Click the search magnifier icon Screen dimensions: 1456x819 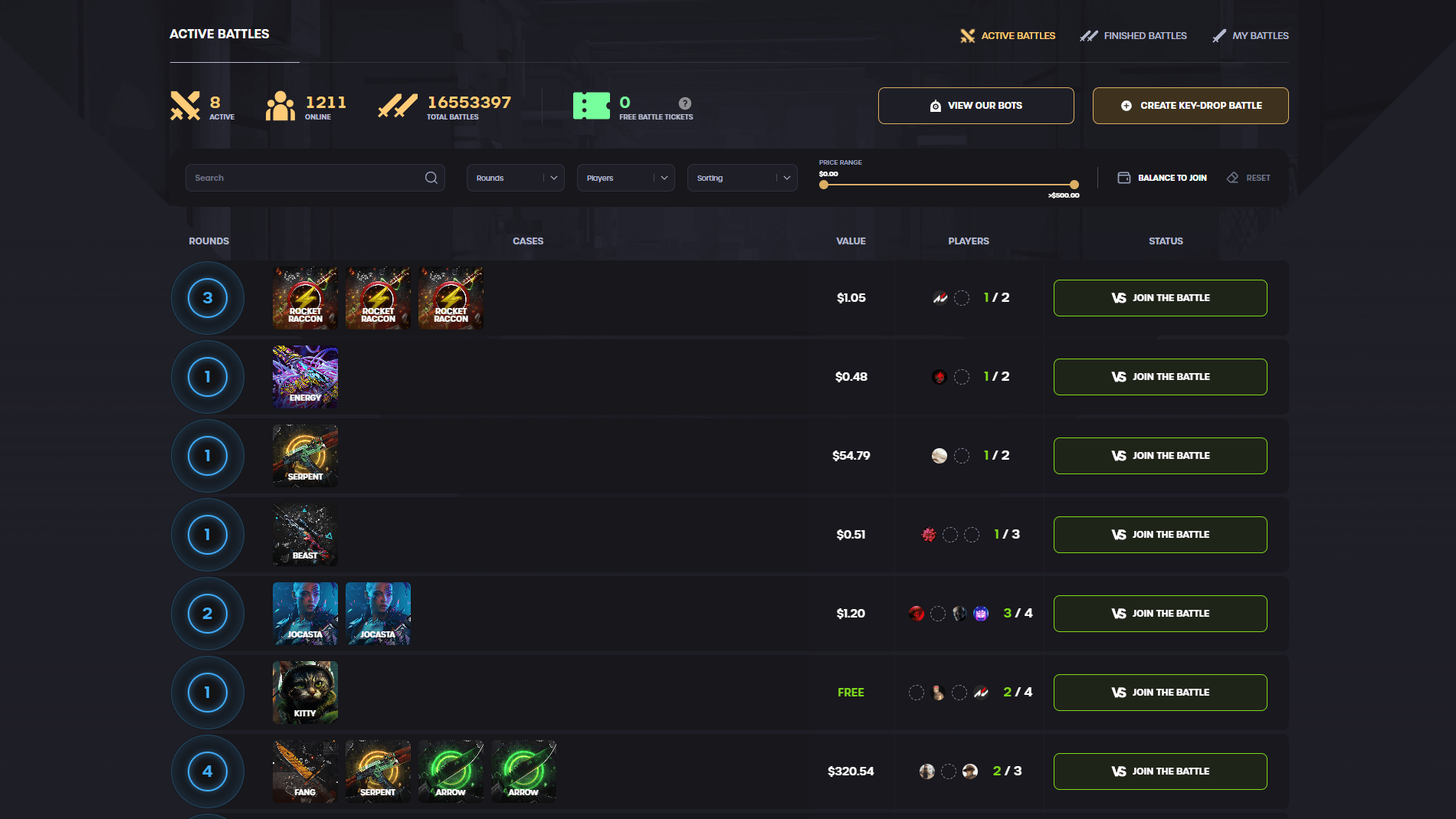point(431,177)
